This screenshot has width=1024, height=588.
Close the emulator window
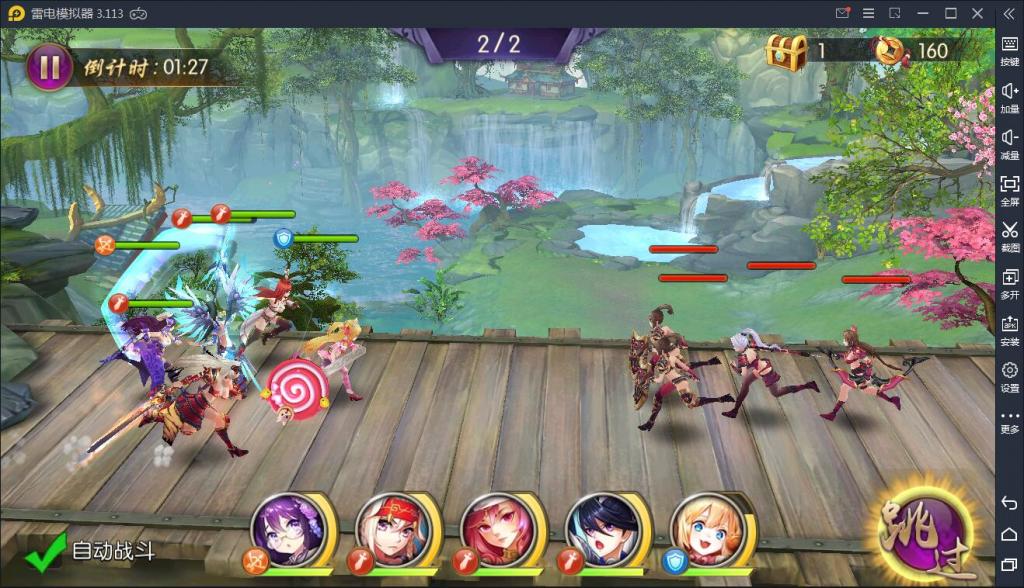pos(978,13)
